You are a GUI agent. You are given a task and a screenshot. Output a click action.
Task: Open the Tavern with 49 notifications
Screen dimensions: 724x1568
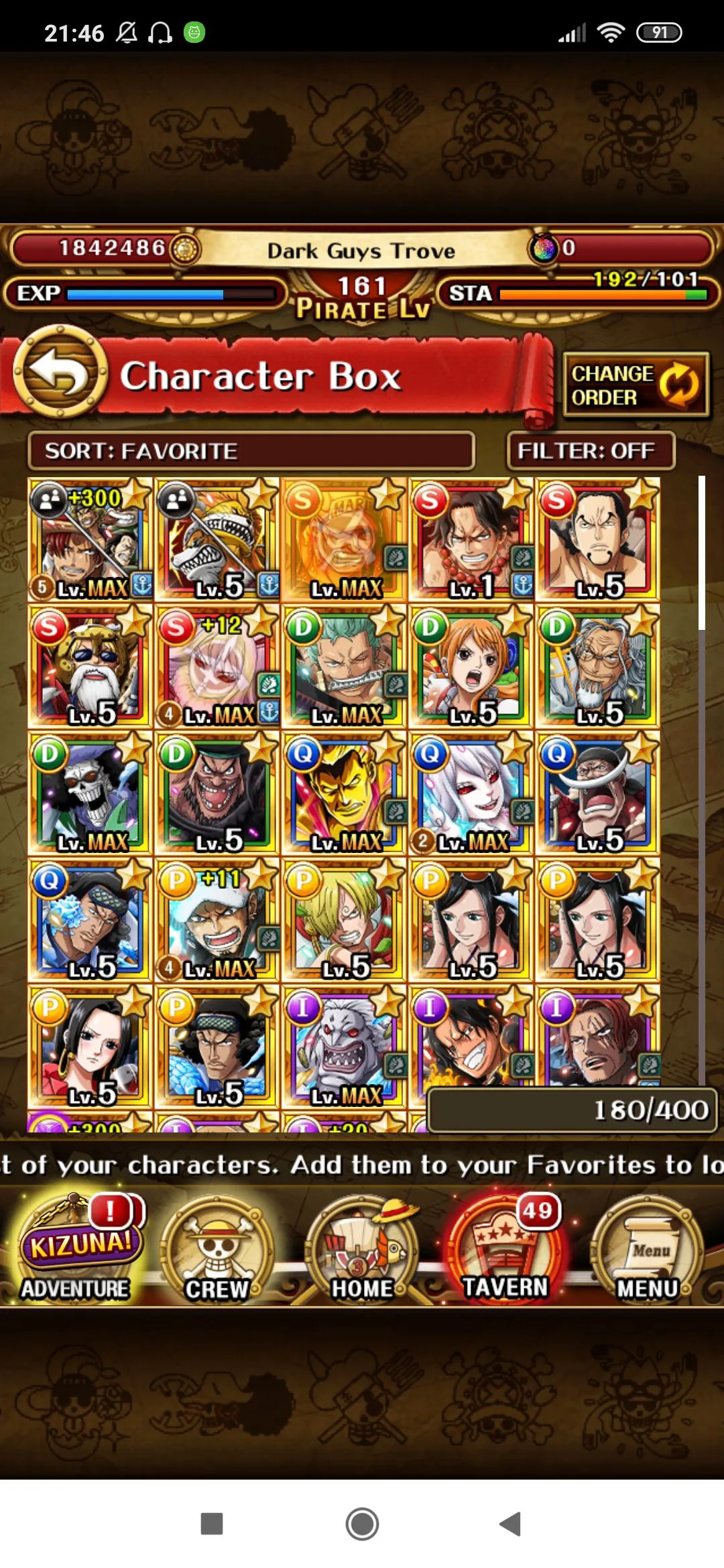505,1250
